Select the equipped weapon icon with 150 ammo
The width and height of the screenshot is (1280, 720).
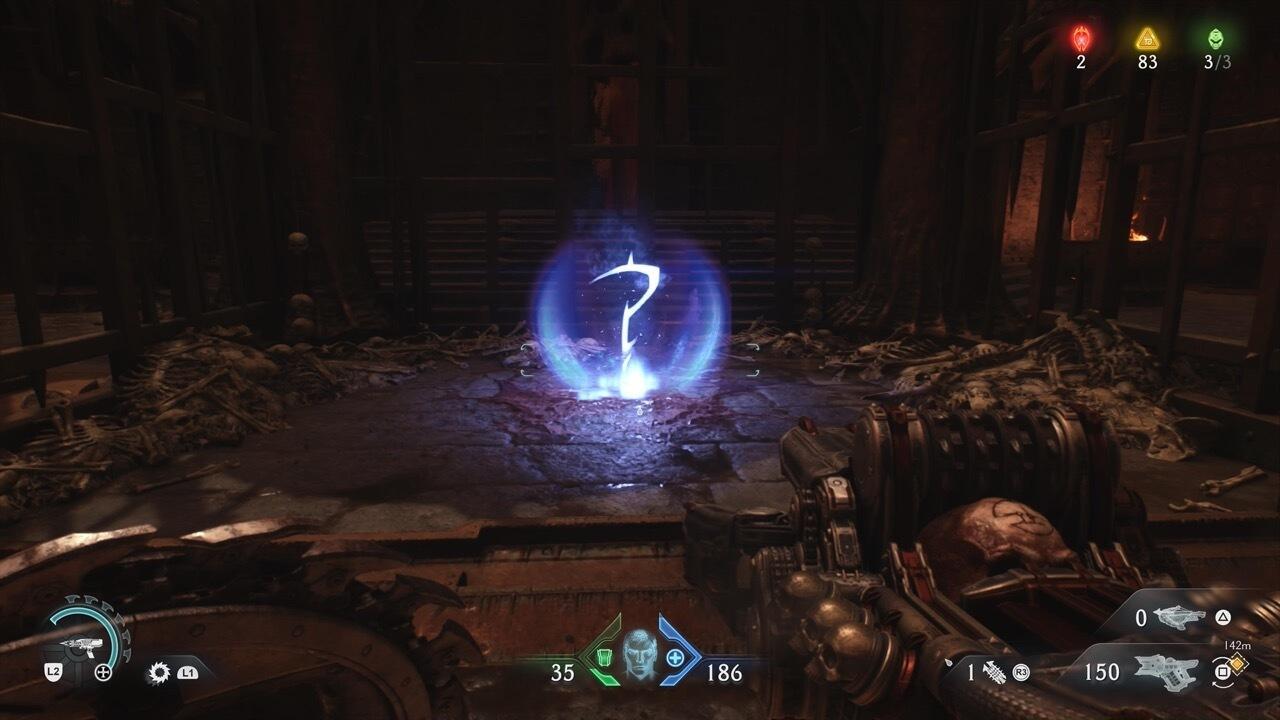click(1163, 671)
